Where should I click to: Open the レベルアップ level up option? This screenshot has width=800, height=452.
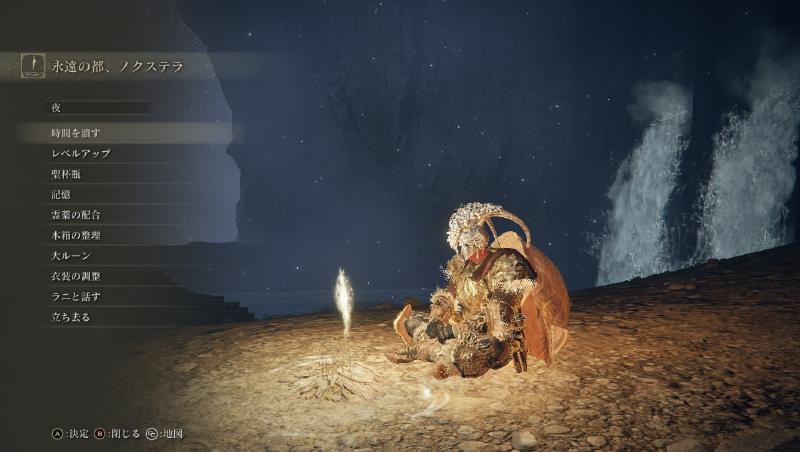[81, 154]
